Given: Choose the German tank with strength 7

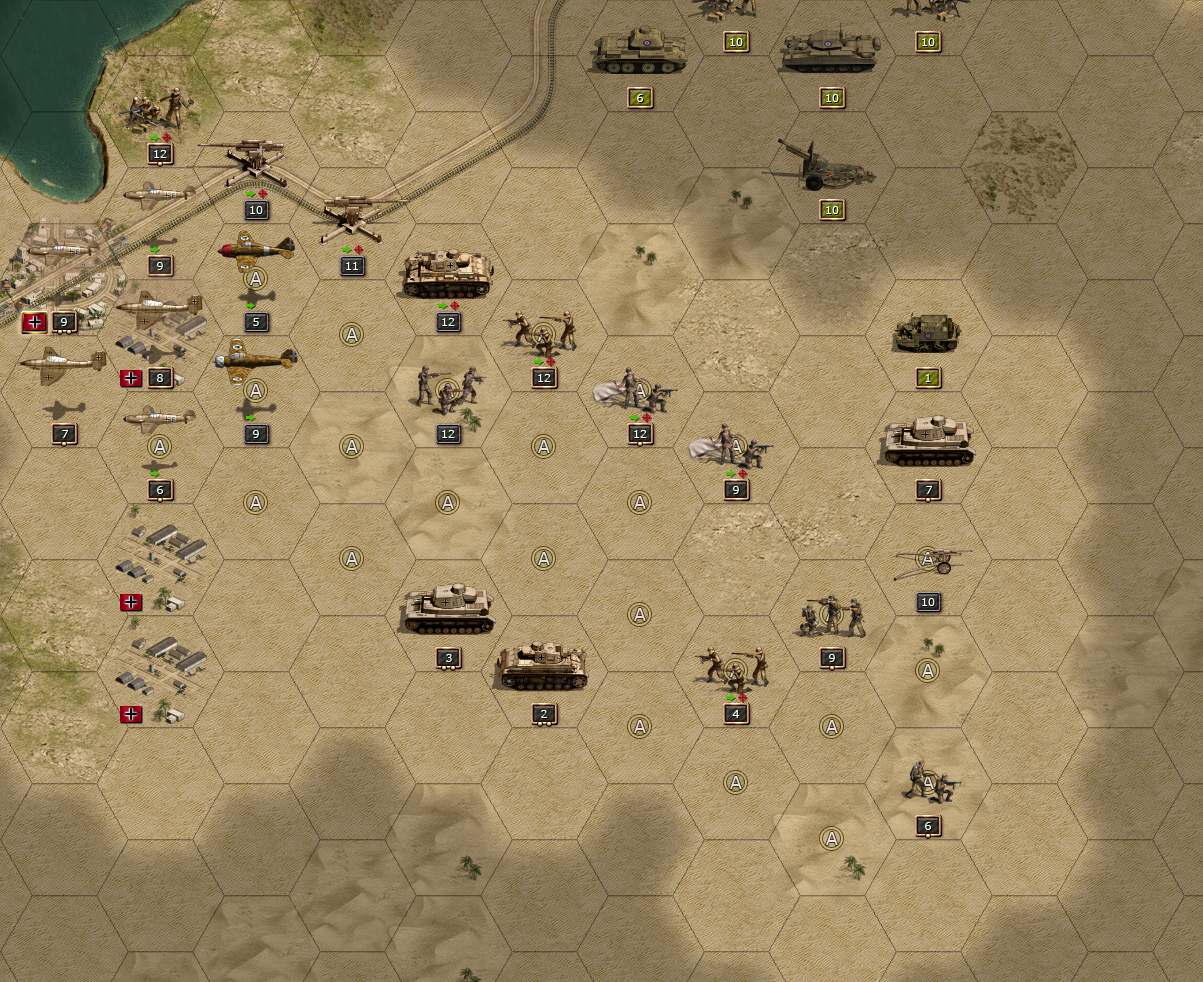Looking at the screenshot, I should 929,442.
